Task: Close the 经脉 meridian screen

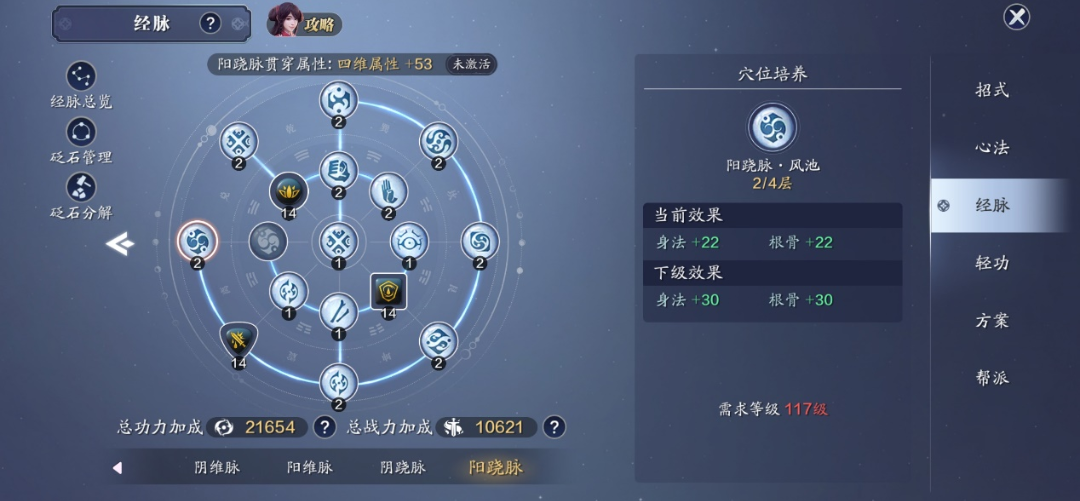Action: [1016, 17]
